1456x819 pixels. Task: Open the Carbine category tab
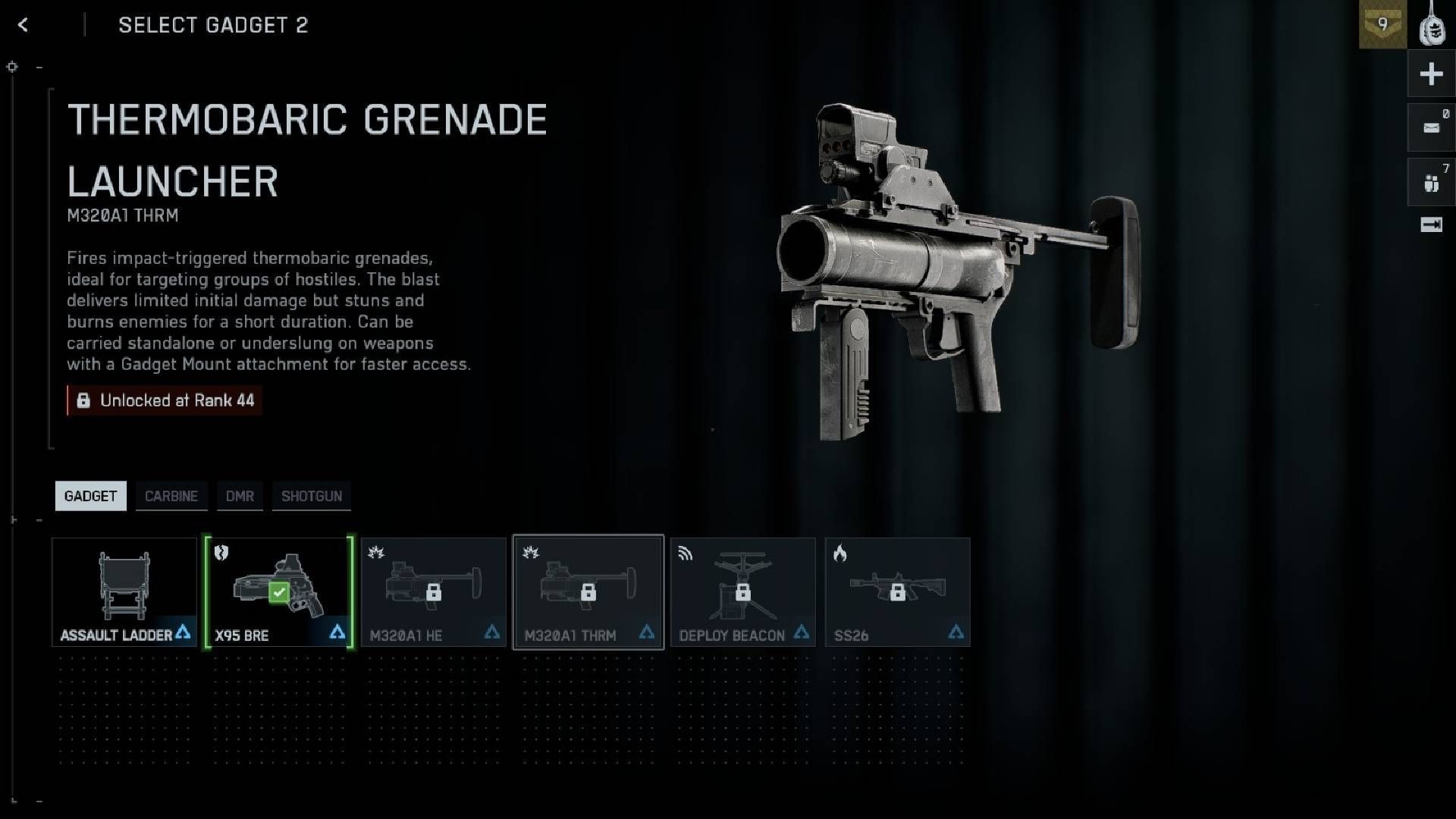[171, 496]
